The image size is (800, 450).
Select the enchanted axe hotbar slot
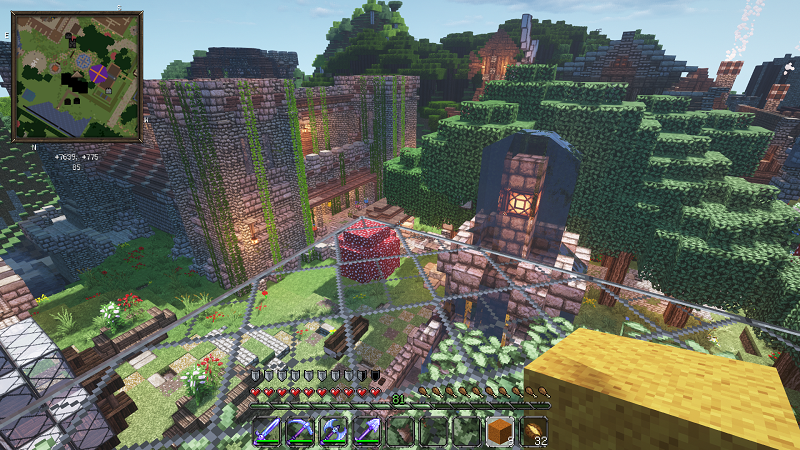click(x=333, y=431)
